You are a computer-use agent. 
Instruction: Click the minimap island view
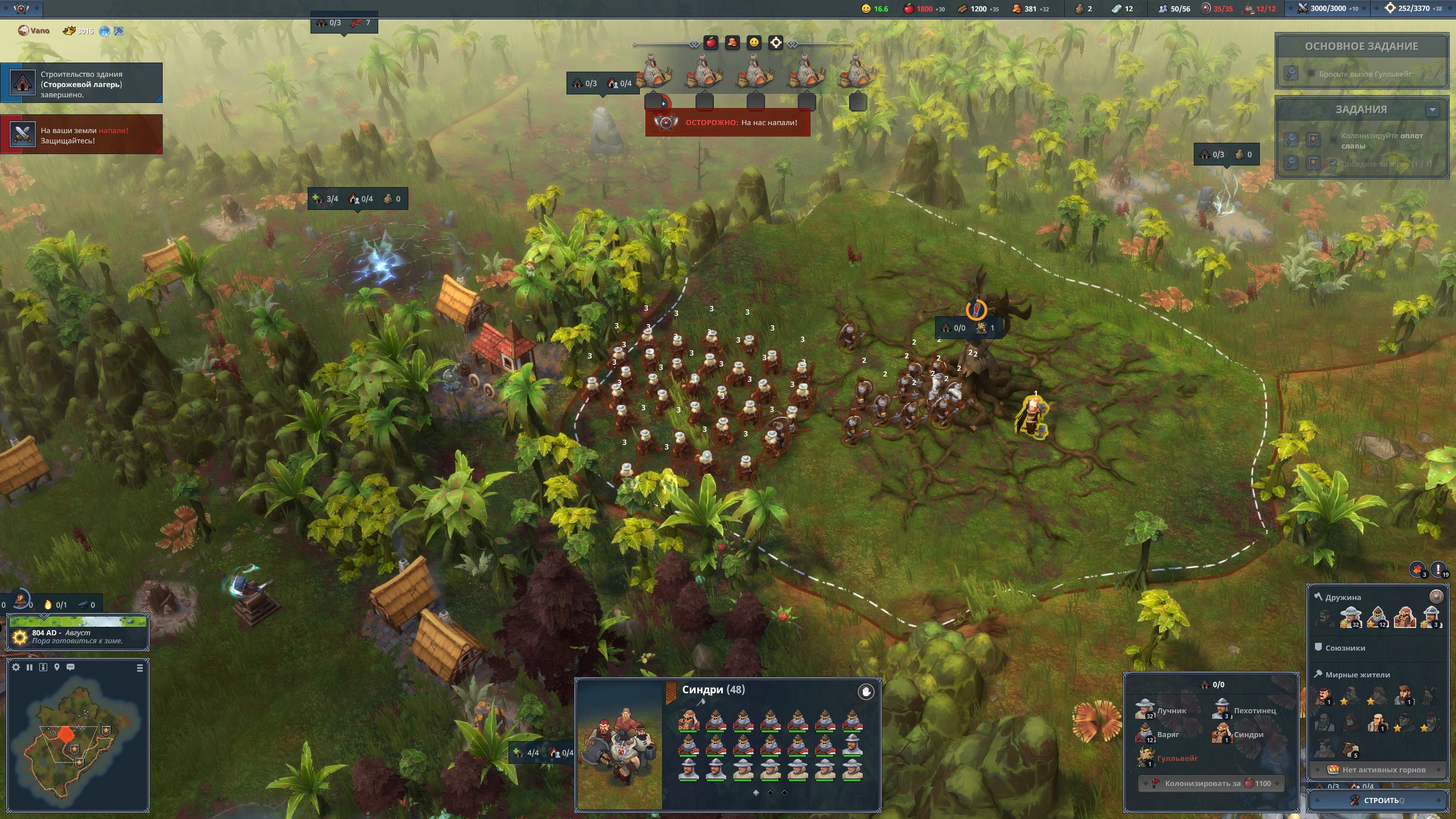tap(74, 739)
